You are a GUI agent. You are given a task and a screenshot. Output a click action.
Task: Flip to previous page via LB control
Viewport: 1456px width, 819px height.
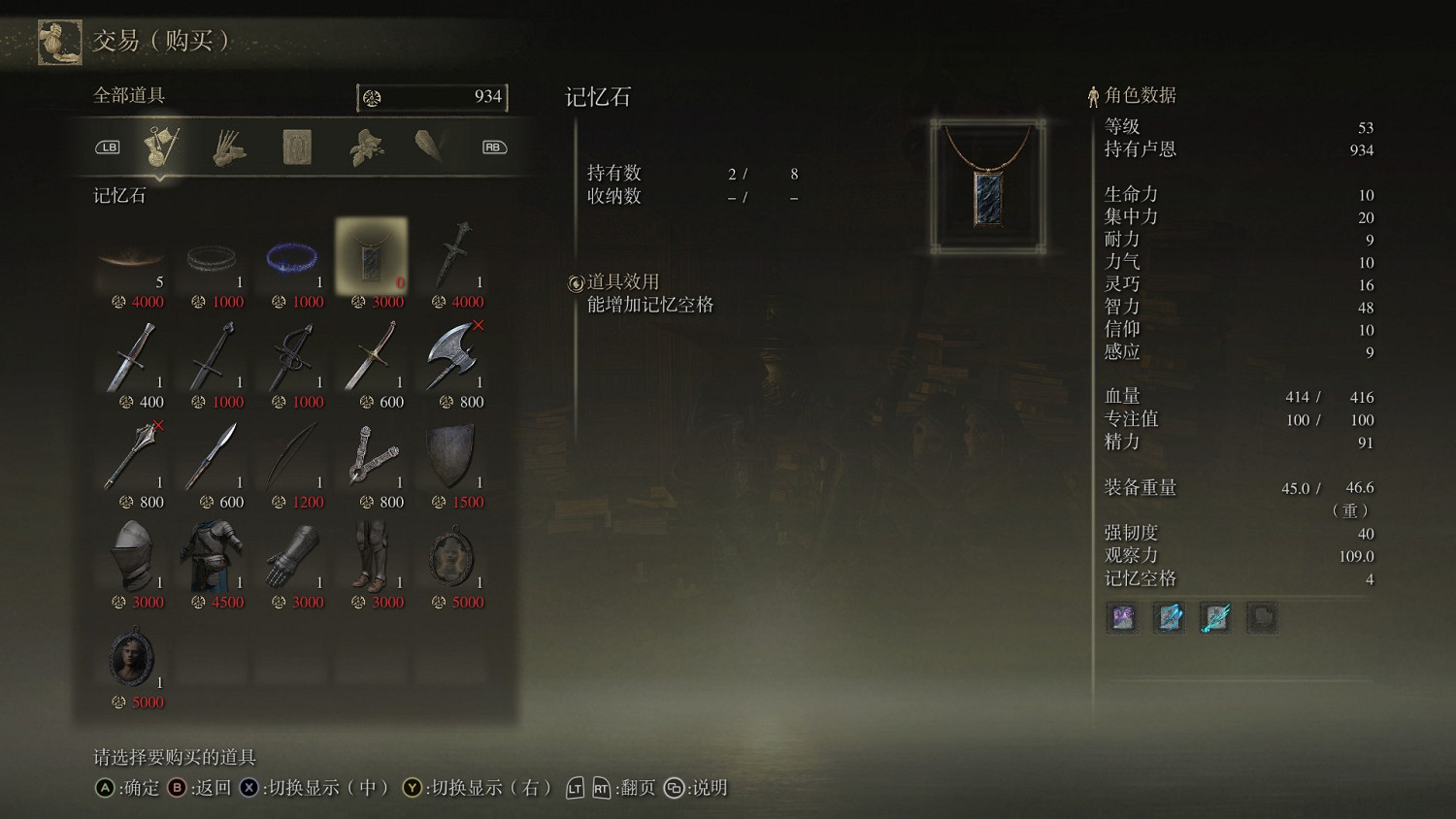tap(109, 146)
